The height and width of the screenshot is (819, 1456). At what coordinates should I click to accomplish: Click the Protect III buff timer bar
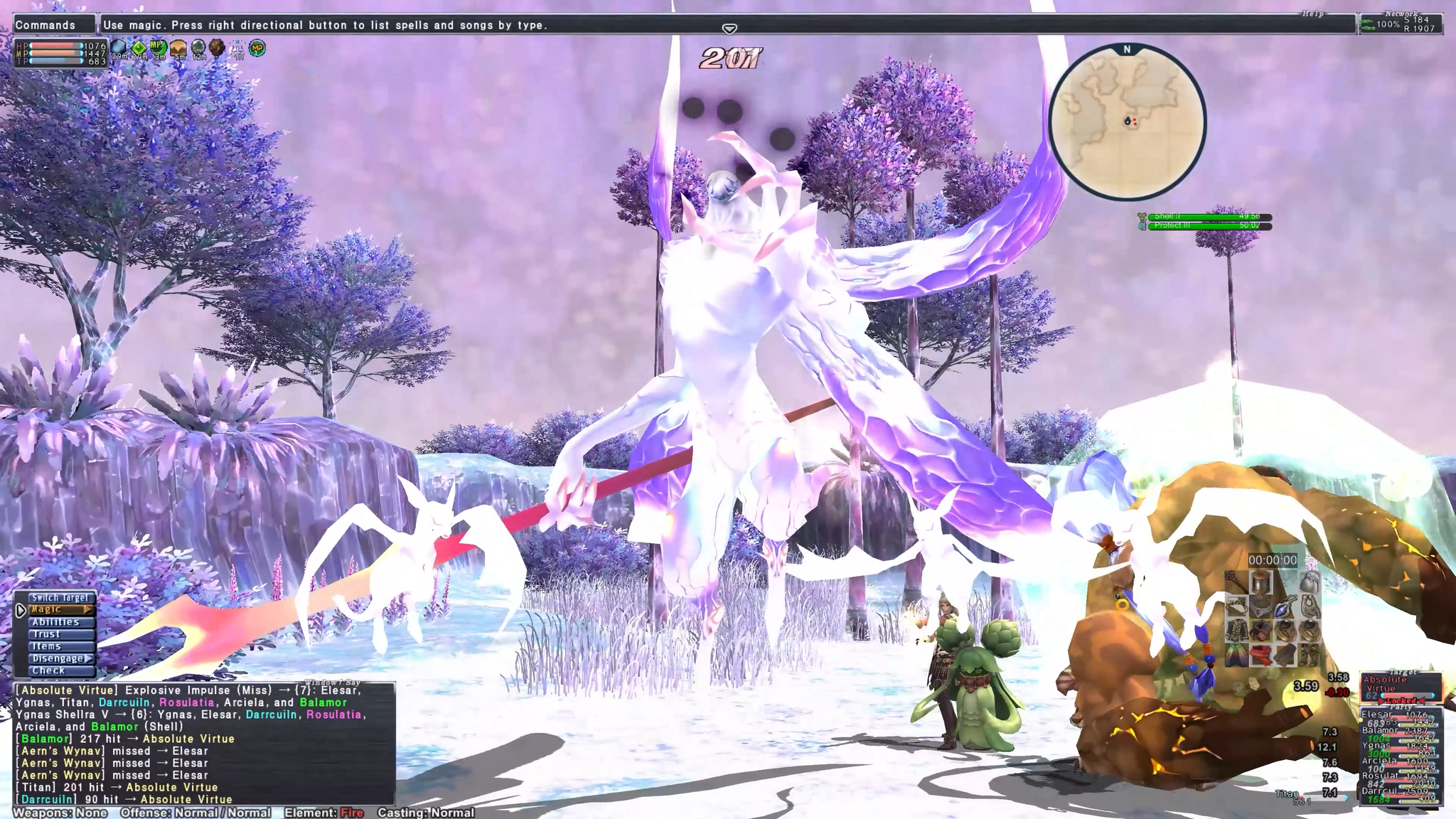[x=1209, y=226]
